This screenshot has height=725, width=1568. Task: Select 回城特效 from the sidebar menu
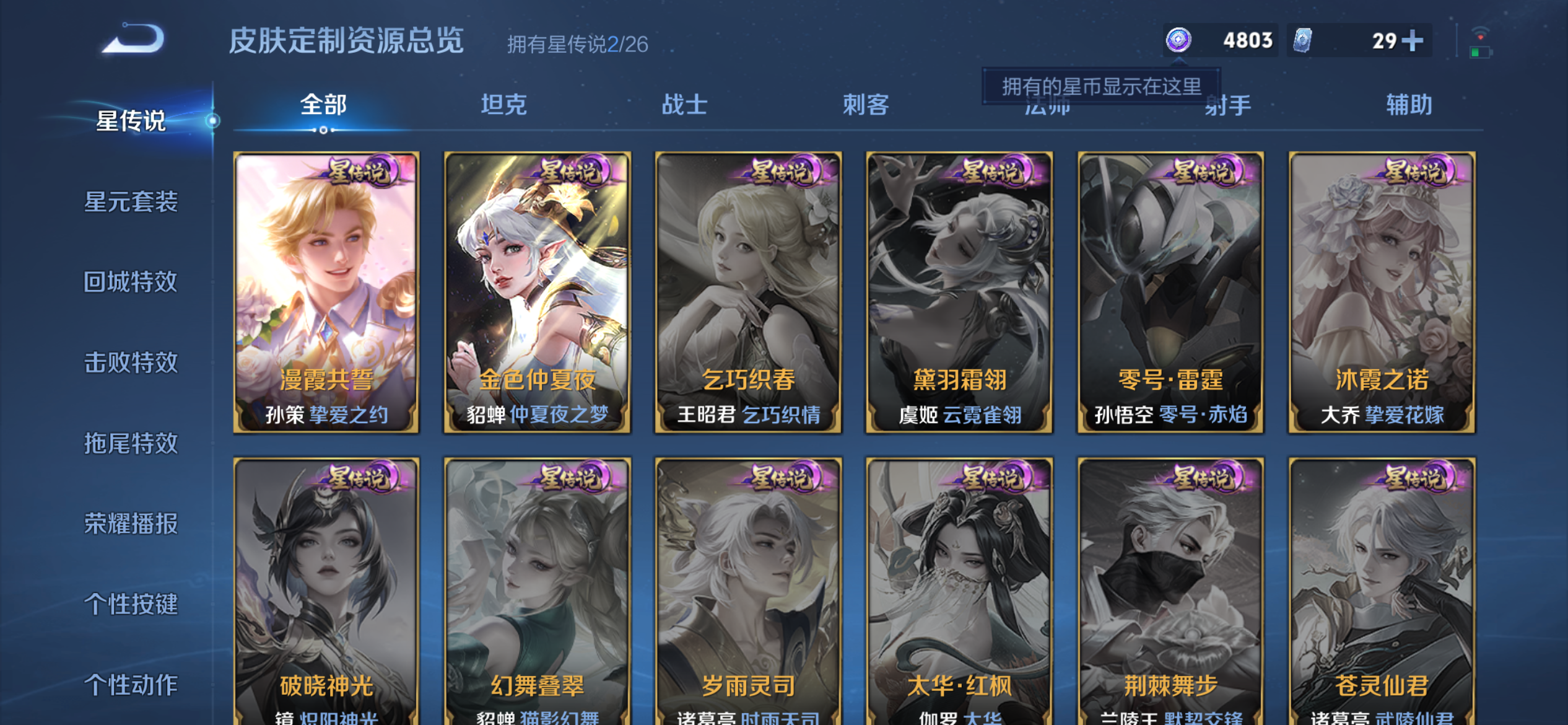point(130,282)
